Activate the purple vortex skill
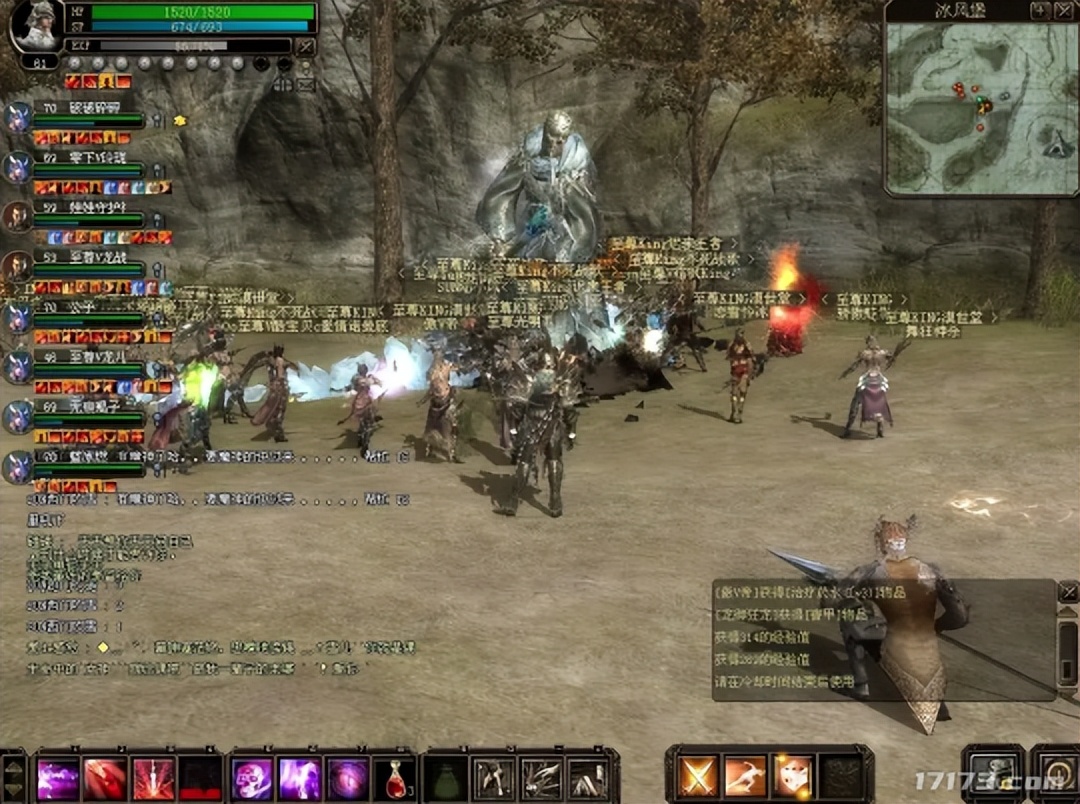 pyautogui.click(x=346, y=778)
